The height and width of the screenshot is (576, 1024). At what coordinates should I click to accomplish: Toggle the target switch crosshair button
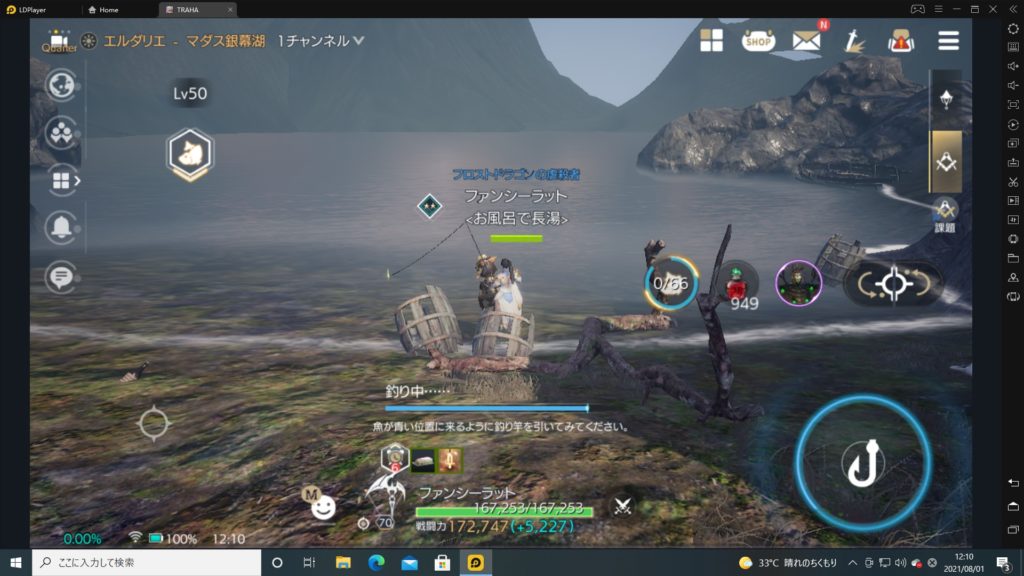coord(892,284)
